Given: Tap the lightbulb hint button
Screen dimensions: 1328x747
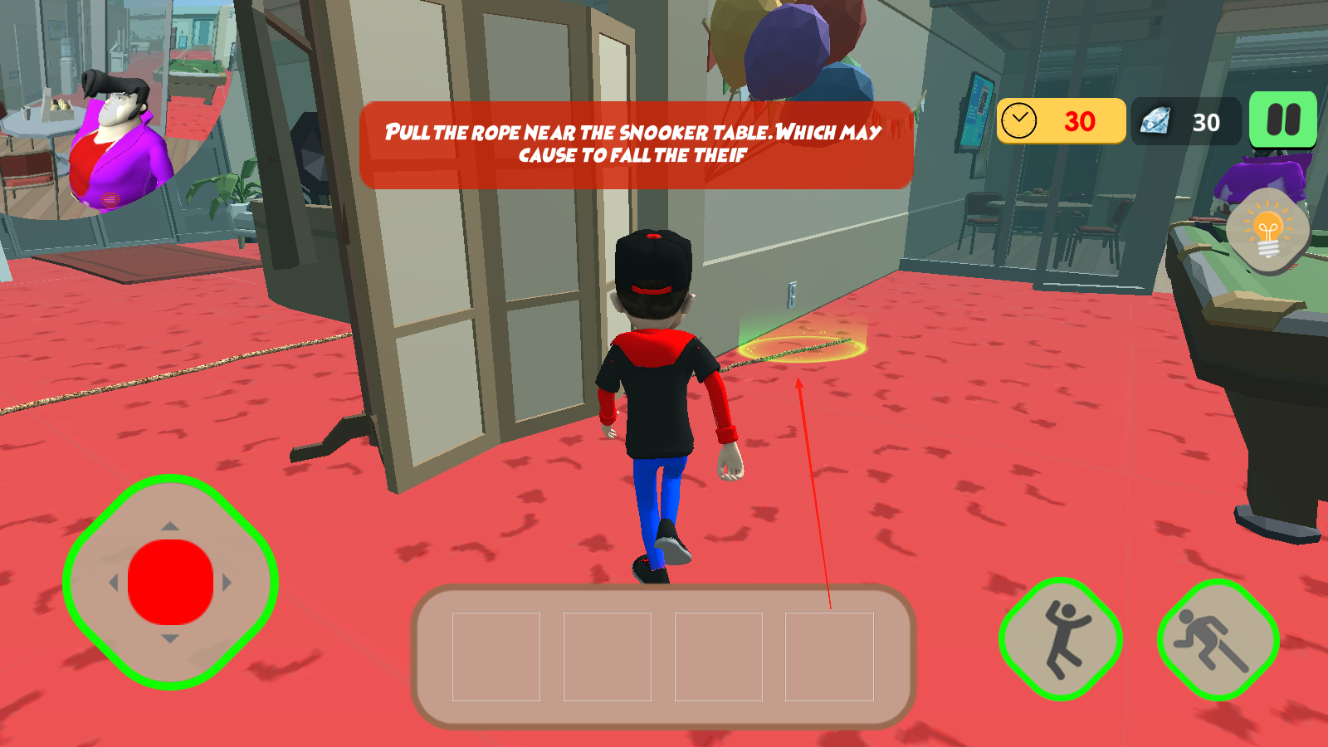Looking at the screenshot, I should tap(1268, 230).
